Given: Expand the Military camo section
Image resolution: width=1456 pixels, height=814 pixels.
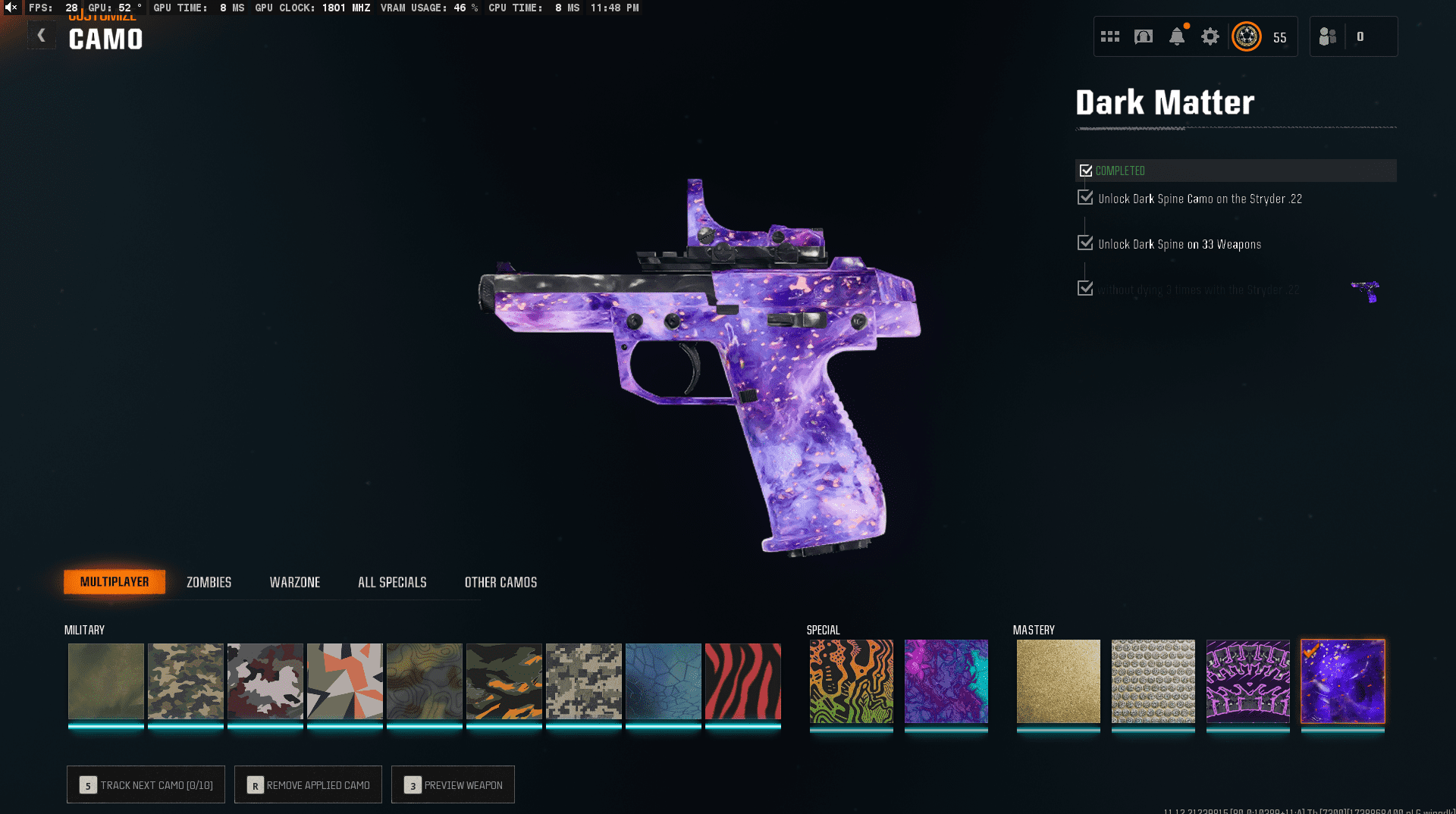Looking at the screenshot, I should tap(85, 629).
